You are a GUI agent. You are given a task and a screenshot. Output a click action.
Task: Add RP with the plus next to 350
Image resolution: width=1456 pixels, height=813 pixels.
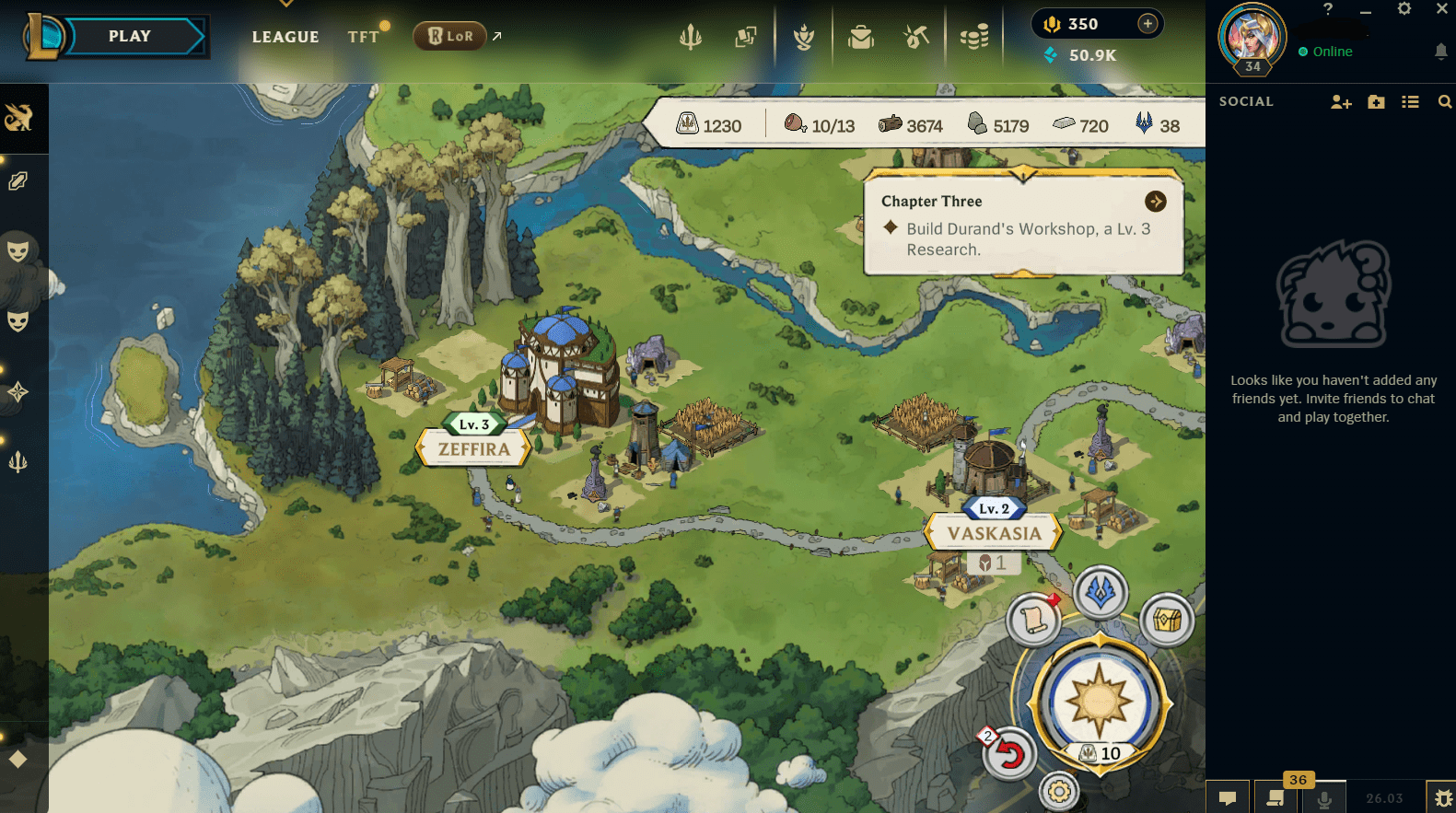pyautogui.click(x=1147, y=24)
